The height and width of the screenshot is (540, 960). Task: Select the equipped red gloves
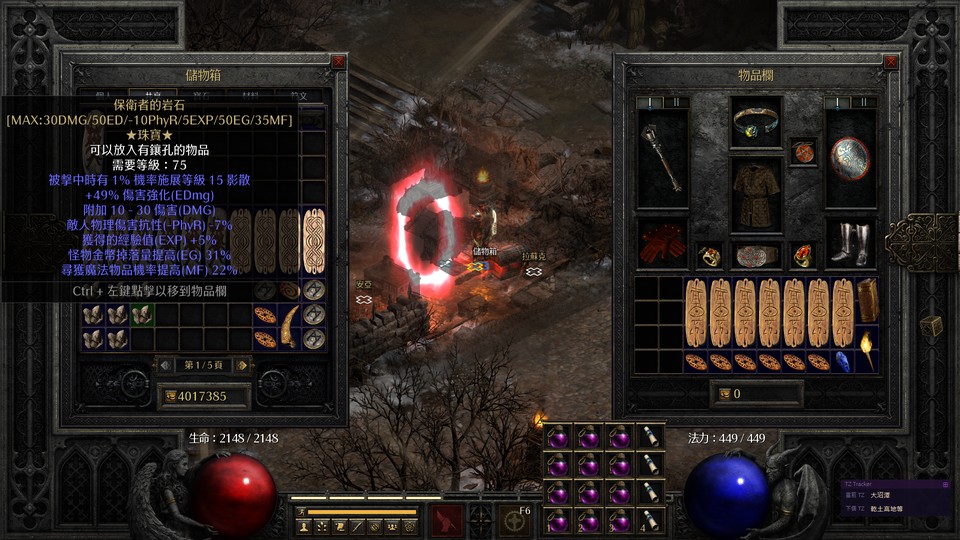click(x=662, y=246)
